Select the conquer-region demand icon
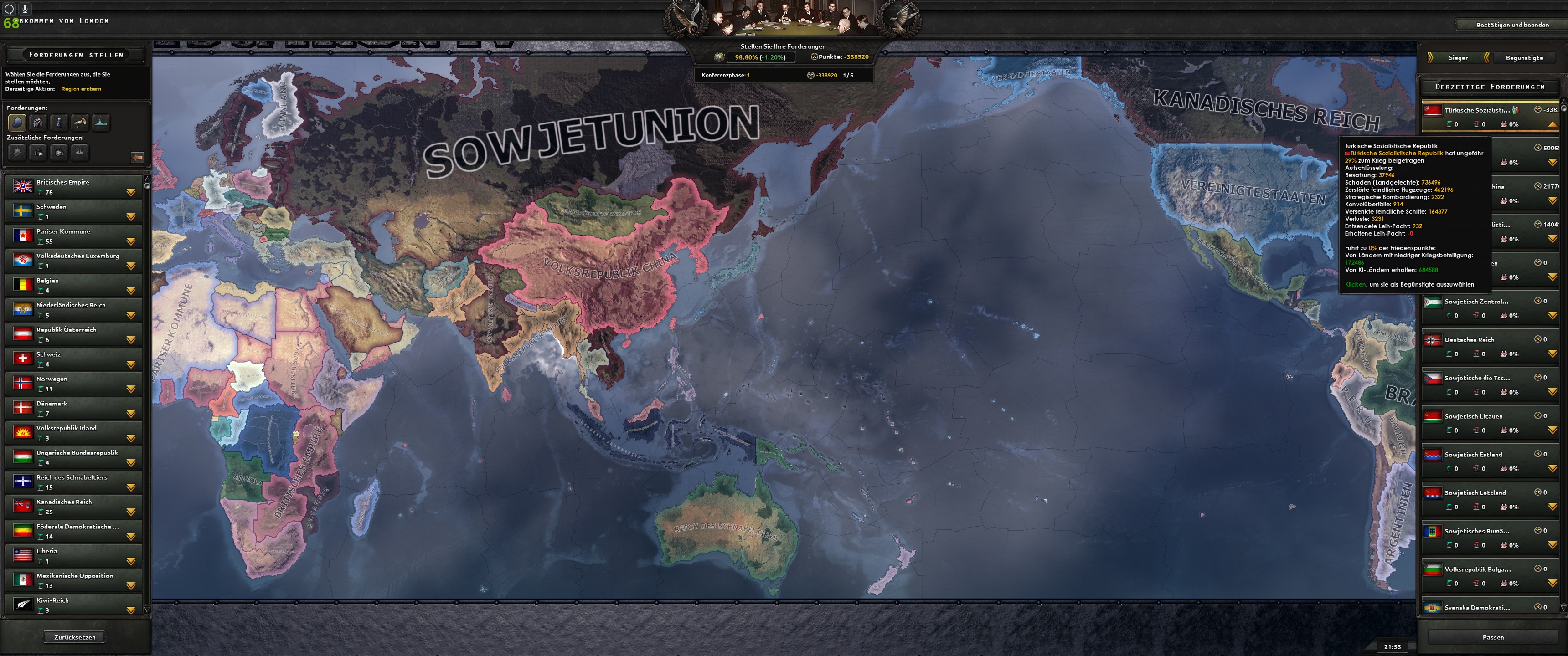1568x656 pixels. tap(17, 123)
